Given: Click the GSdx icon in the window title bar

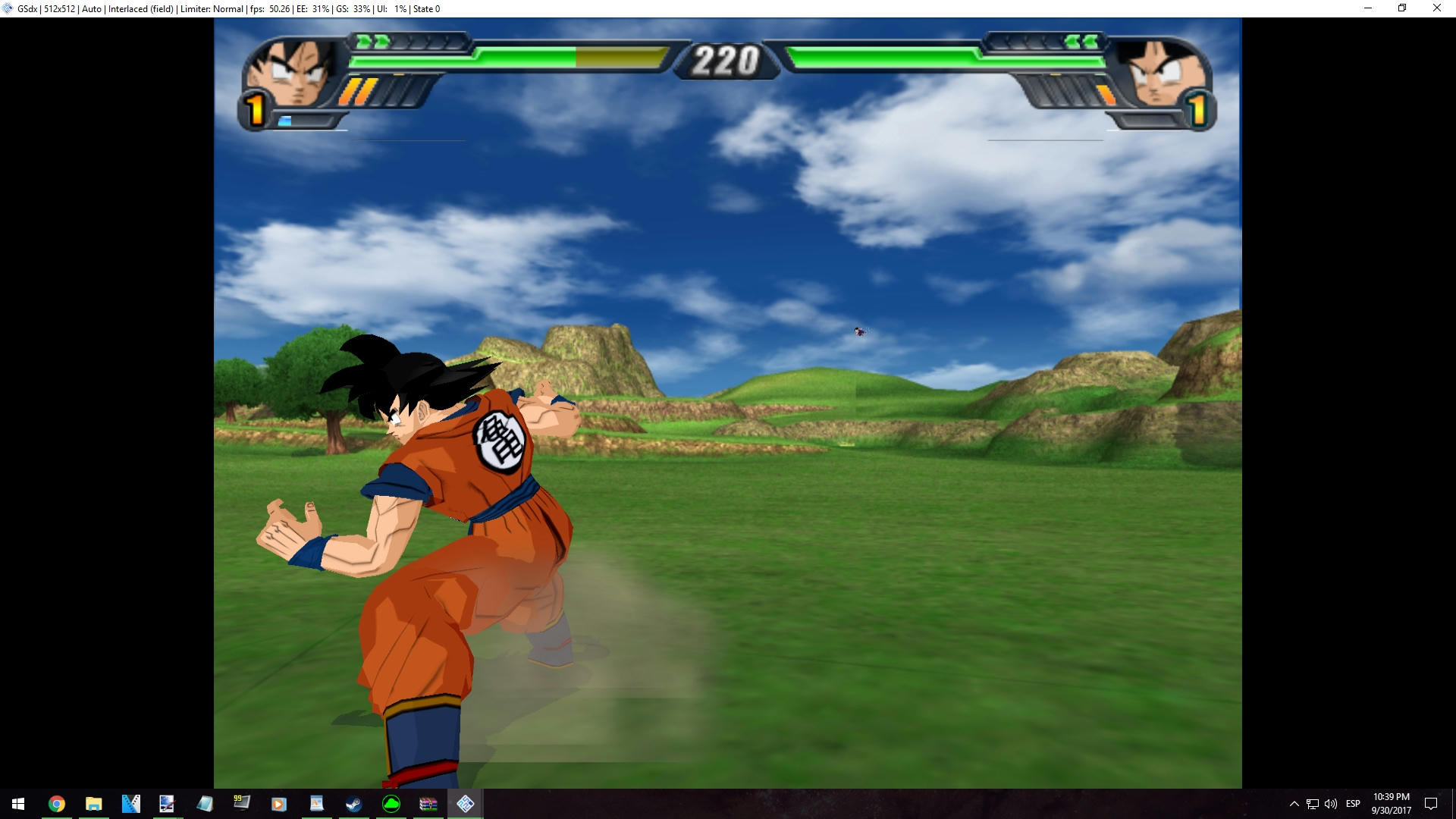Looking at the screenshot, I should click(6, 8).
